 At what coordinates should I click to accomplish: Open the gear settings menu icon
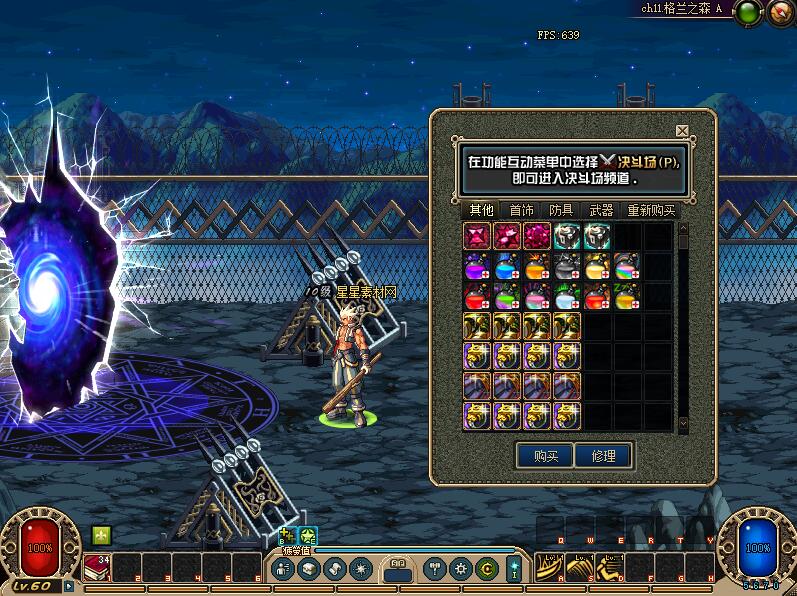click(463, 568)
